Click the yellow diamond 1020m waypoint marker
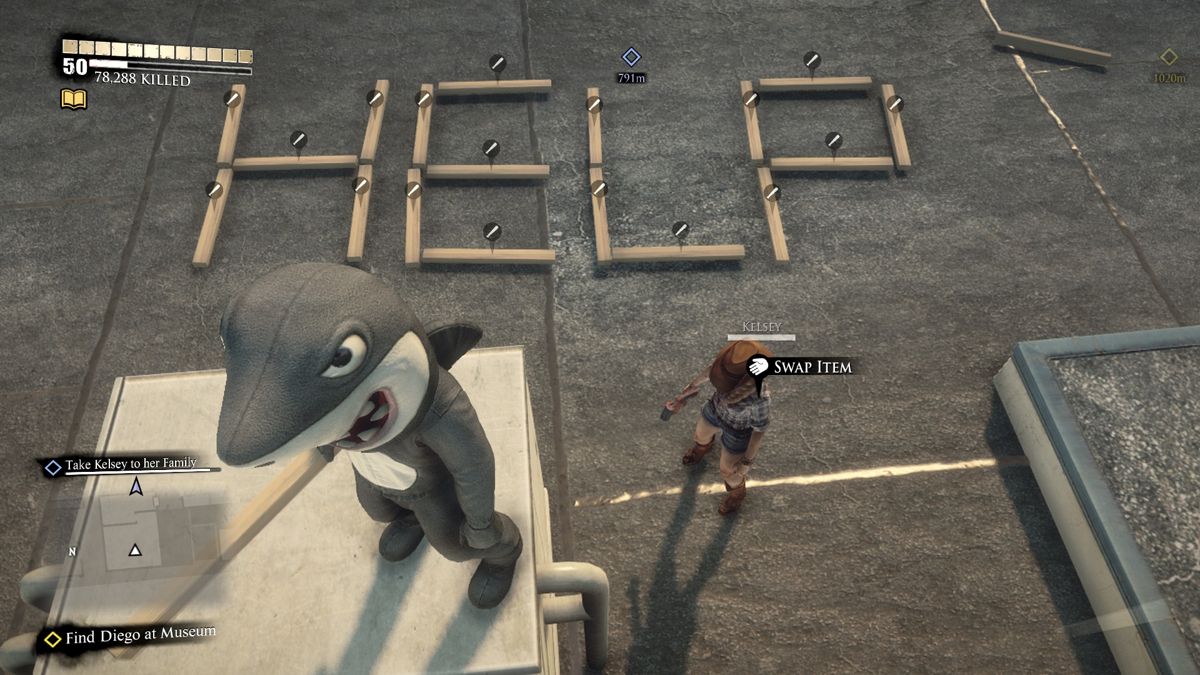This screenshot has width=1200, height=675. pyautogui.click(x=1168, y=57)
